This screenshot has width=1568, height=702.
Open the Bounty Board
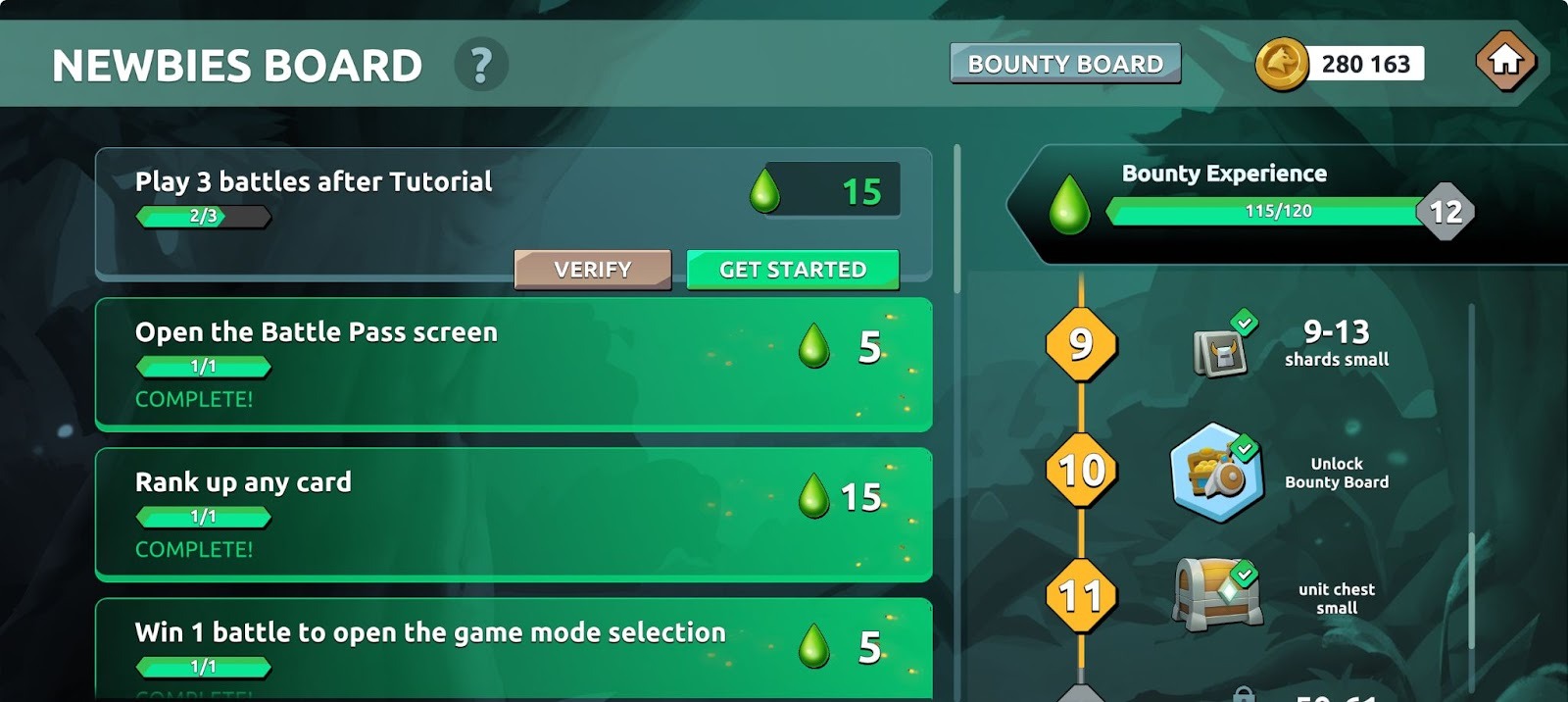[1065, 64]
